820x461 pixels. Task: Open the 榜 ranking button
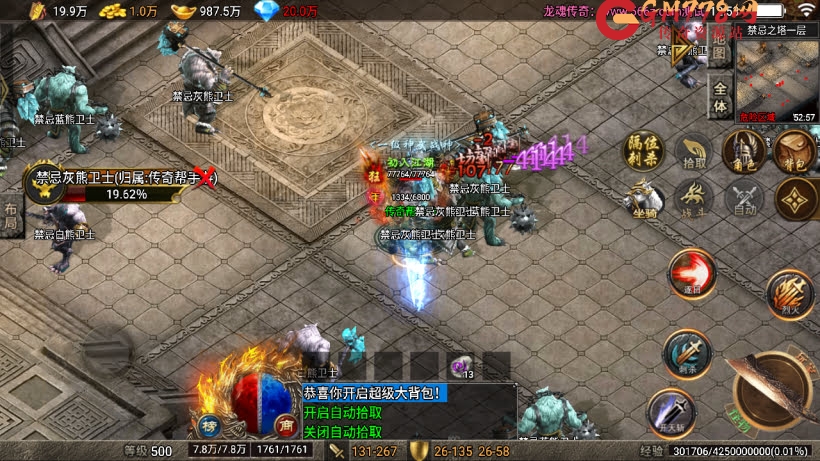tap(210, 424)
